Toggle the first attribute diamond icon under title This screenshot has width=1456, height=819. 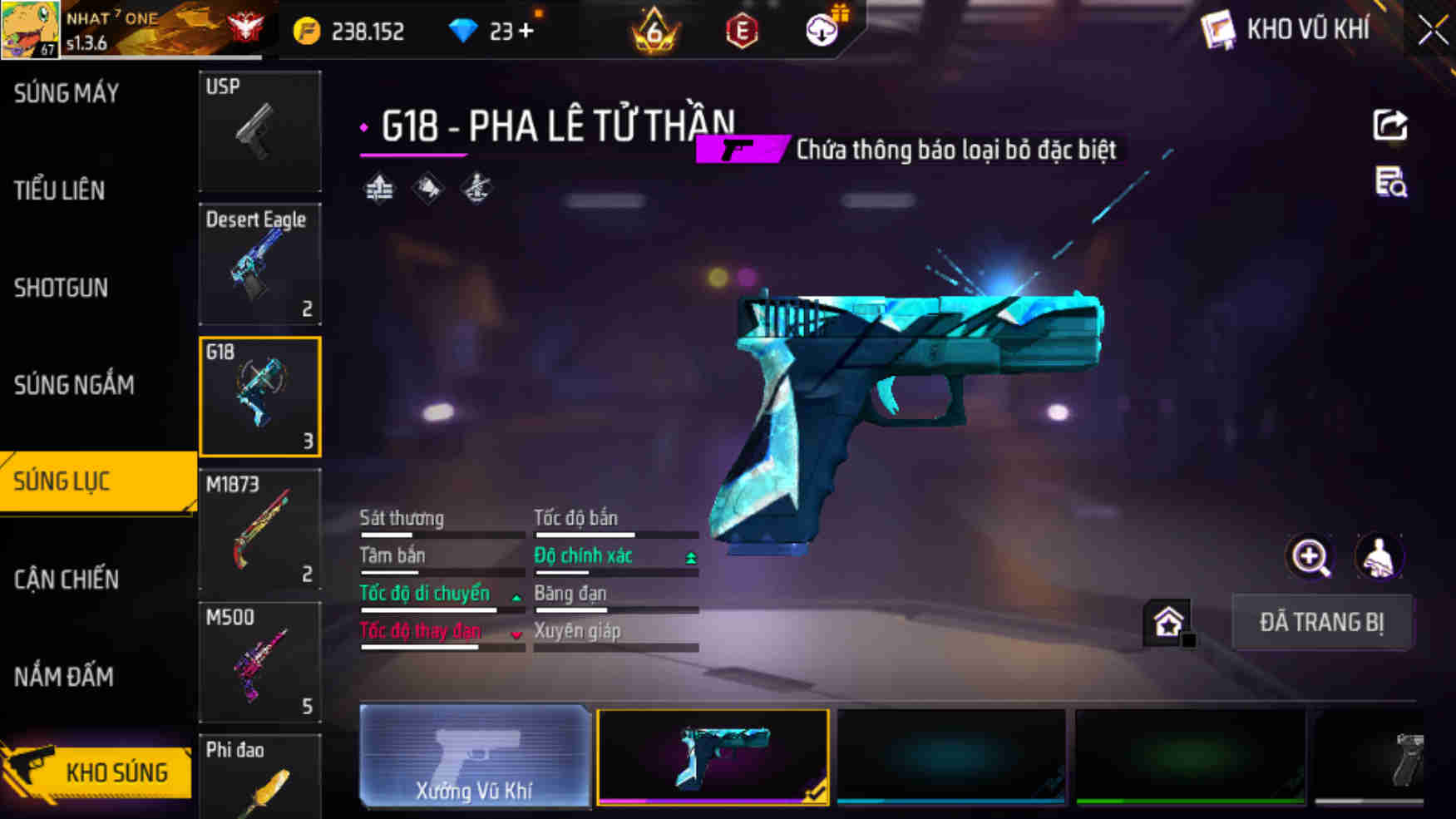point(380,188)
